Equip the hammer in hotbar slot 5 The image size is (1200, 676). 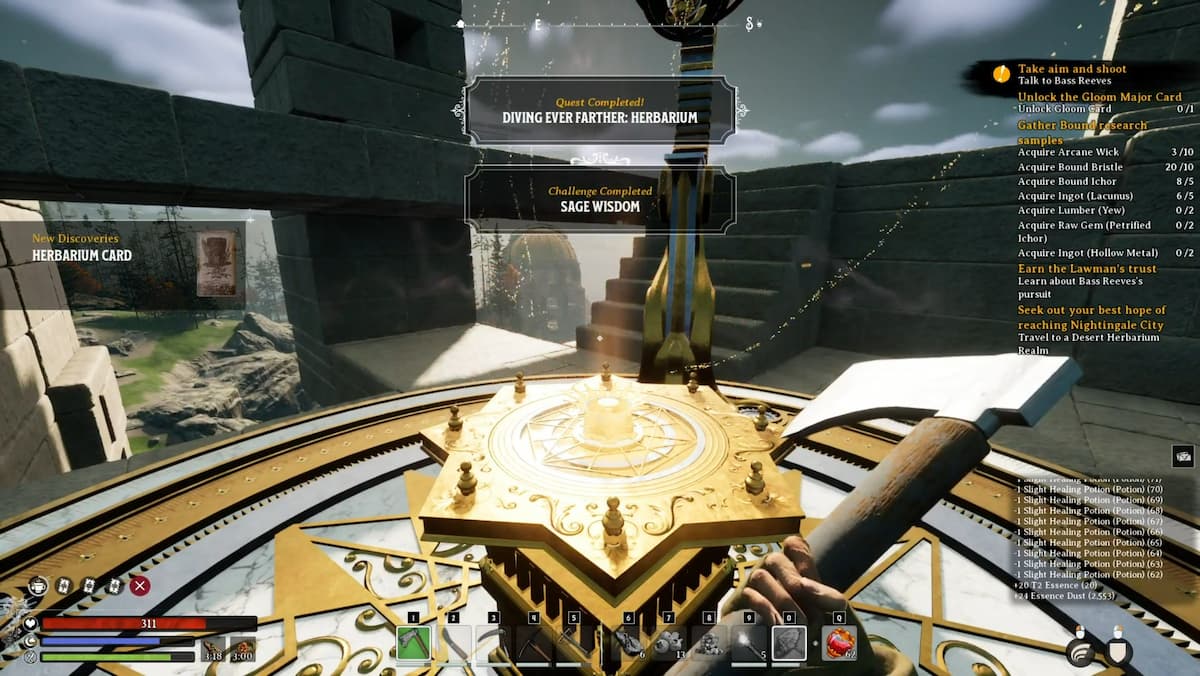573,642
